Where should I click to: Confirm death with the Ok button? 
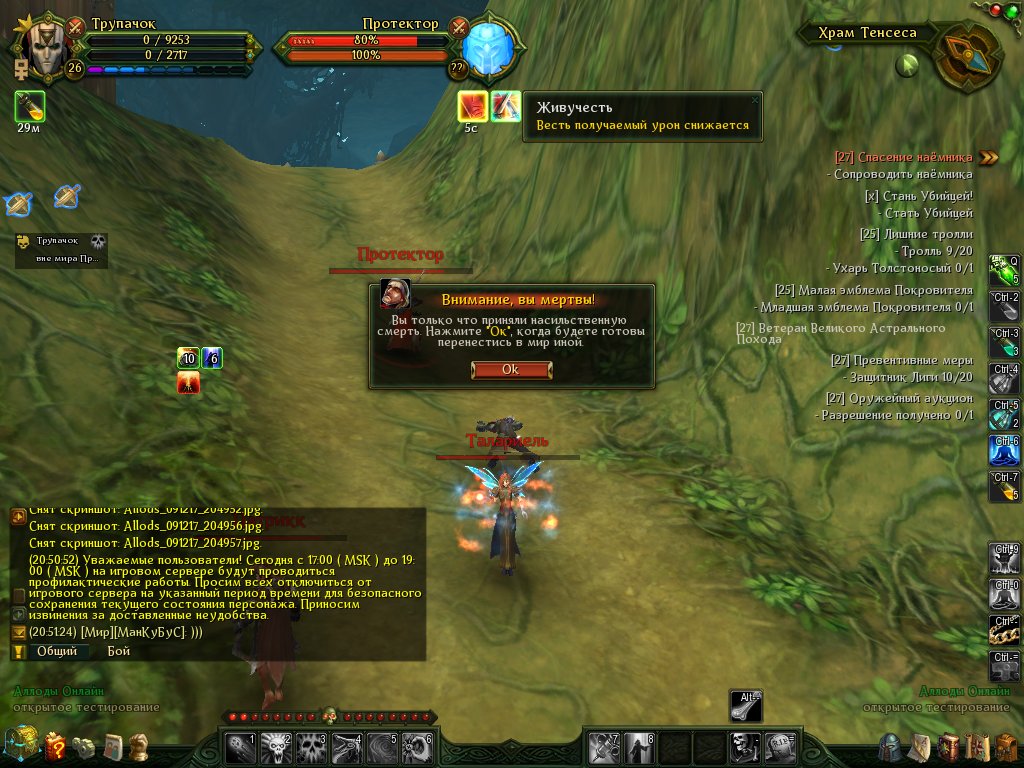click(x=510, y=369)
